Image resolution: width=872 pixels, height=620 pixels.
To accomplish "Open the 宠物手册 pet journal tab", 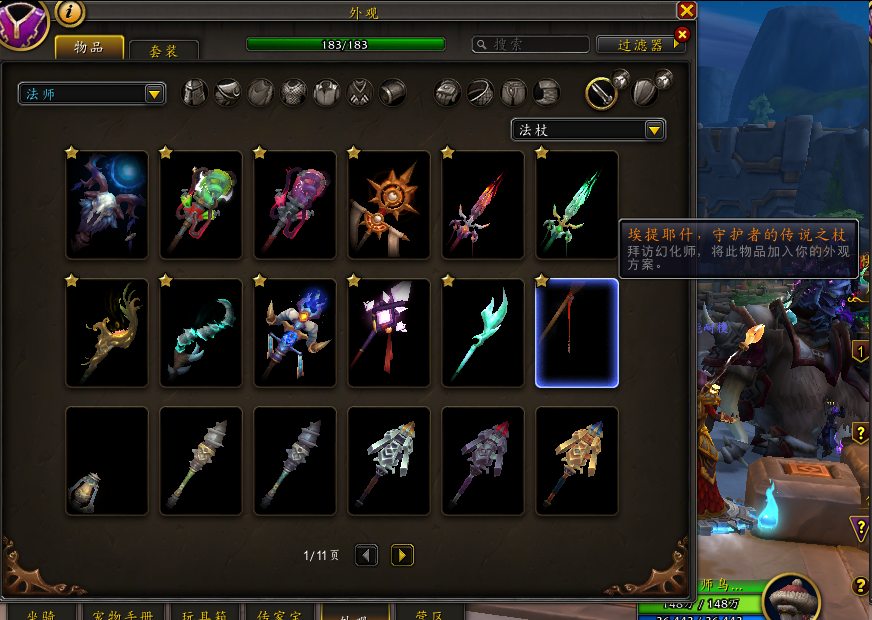I will (120, 612).
